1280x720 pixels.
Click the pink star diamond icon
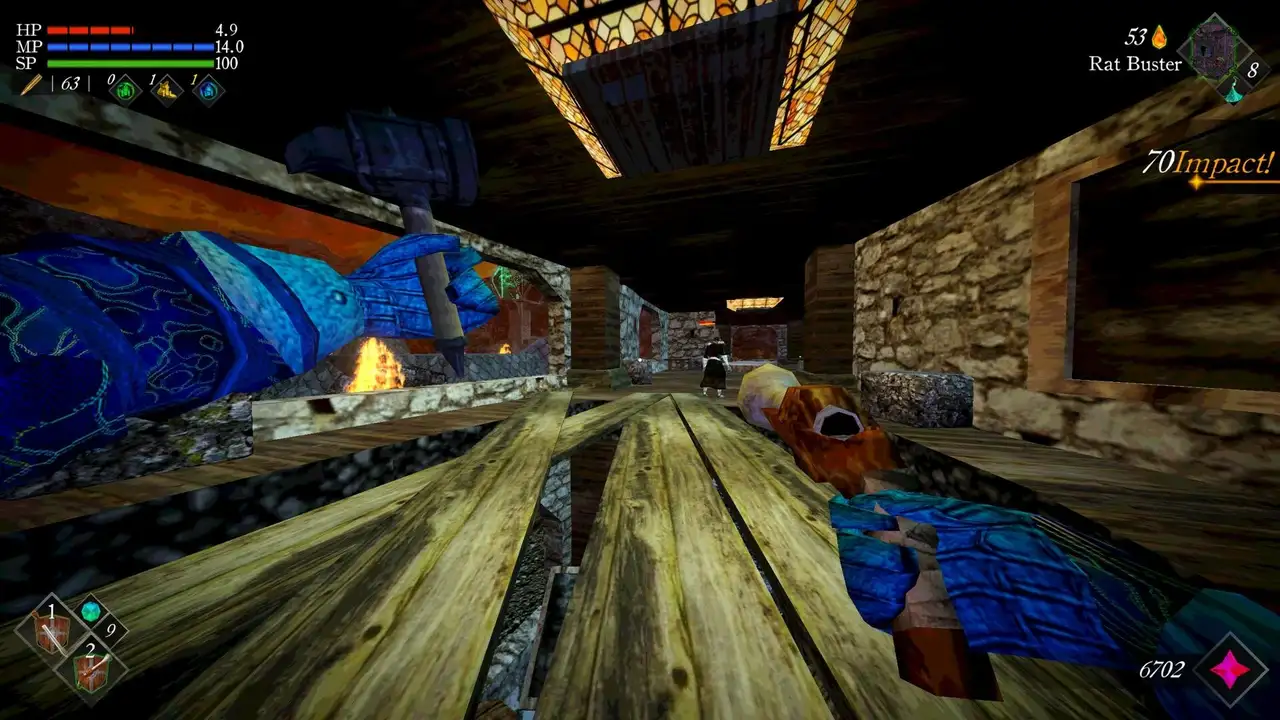pyautogui.click(x=1231, y=670)
